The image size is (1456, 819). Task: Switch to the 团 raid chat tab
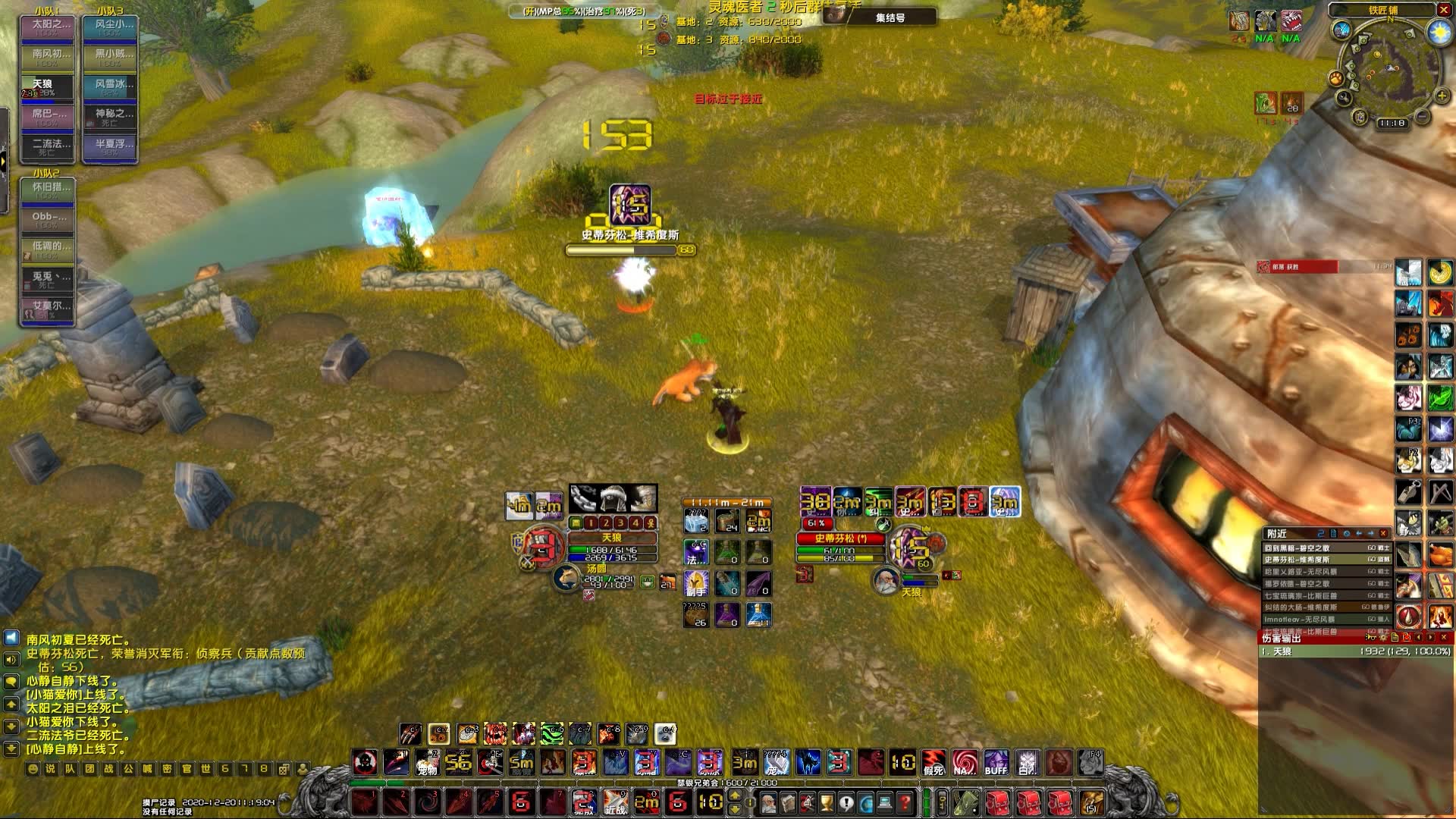pos(89,770)
